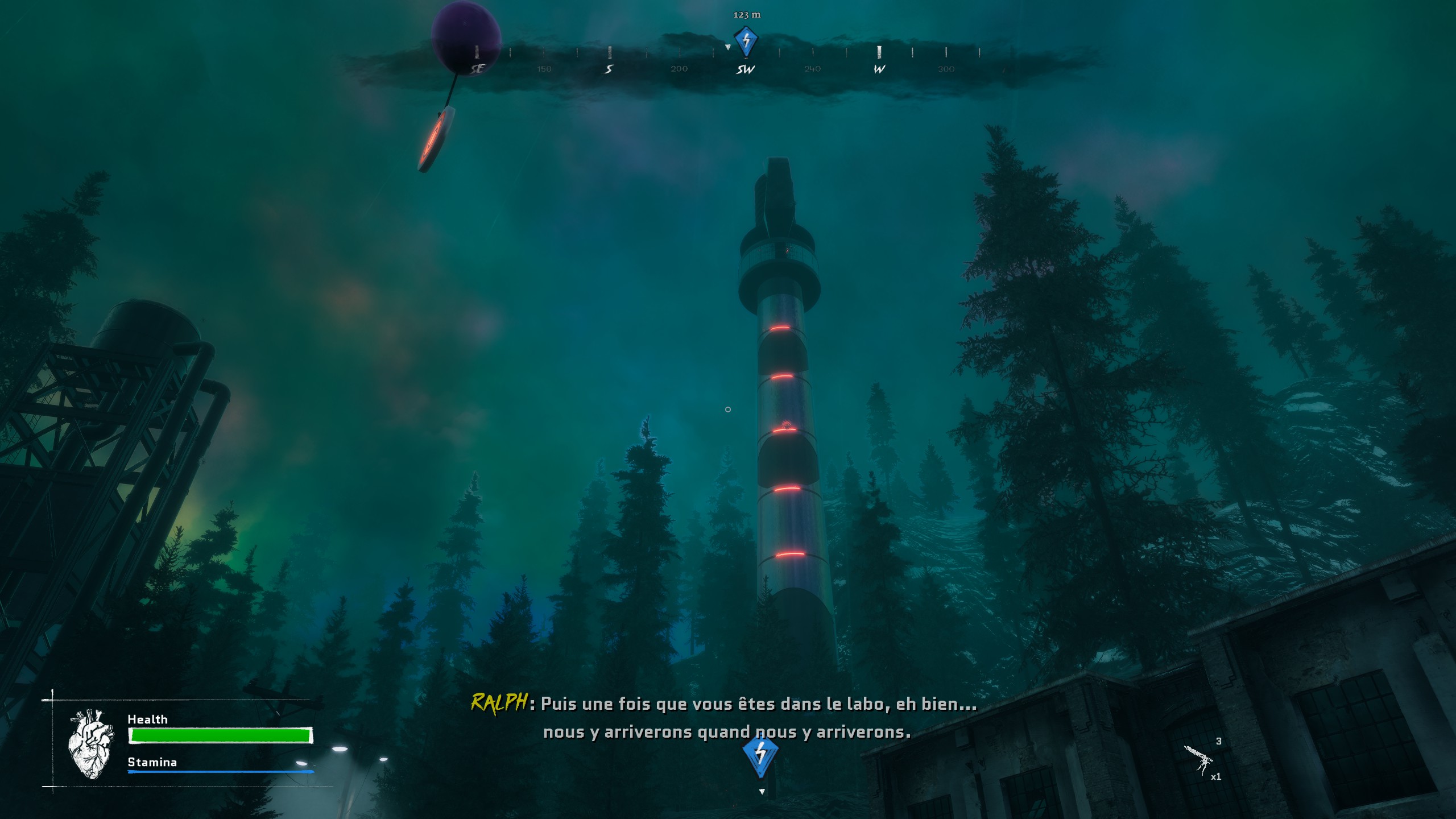Click the anatomical heart health icon
This screenshot has width=1456, height=819.
(90, 743)
